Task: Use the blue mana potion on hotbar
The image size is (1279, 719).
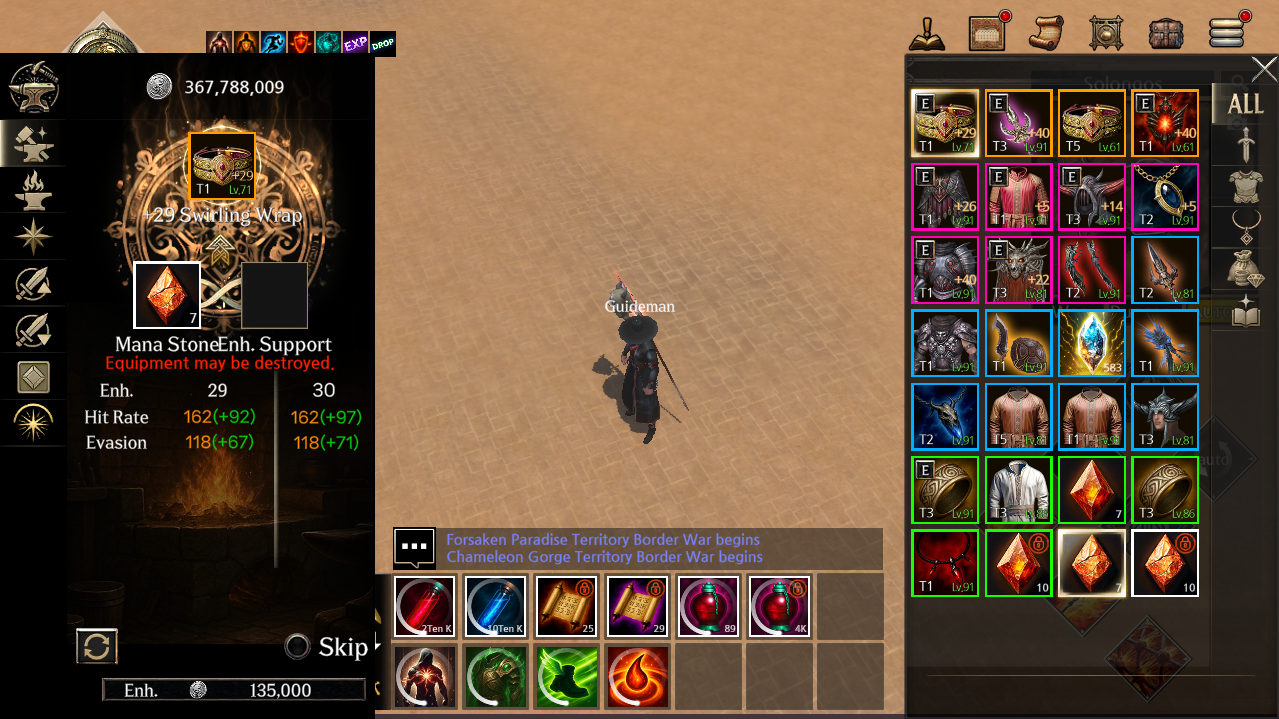Action: [x=495, y=606]
